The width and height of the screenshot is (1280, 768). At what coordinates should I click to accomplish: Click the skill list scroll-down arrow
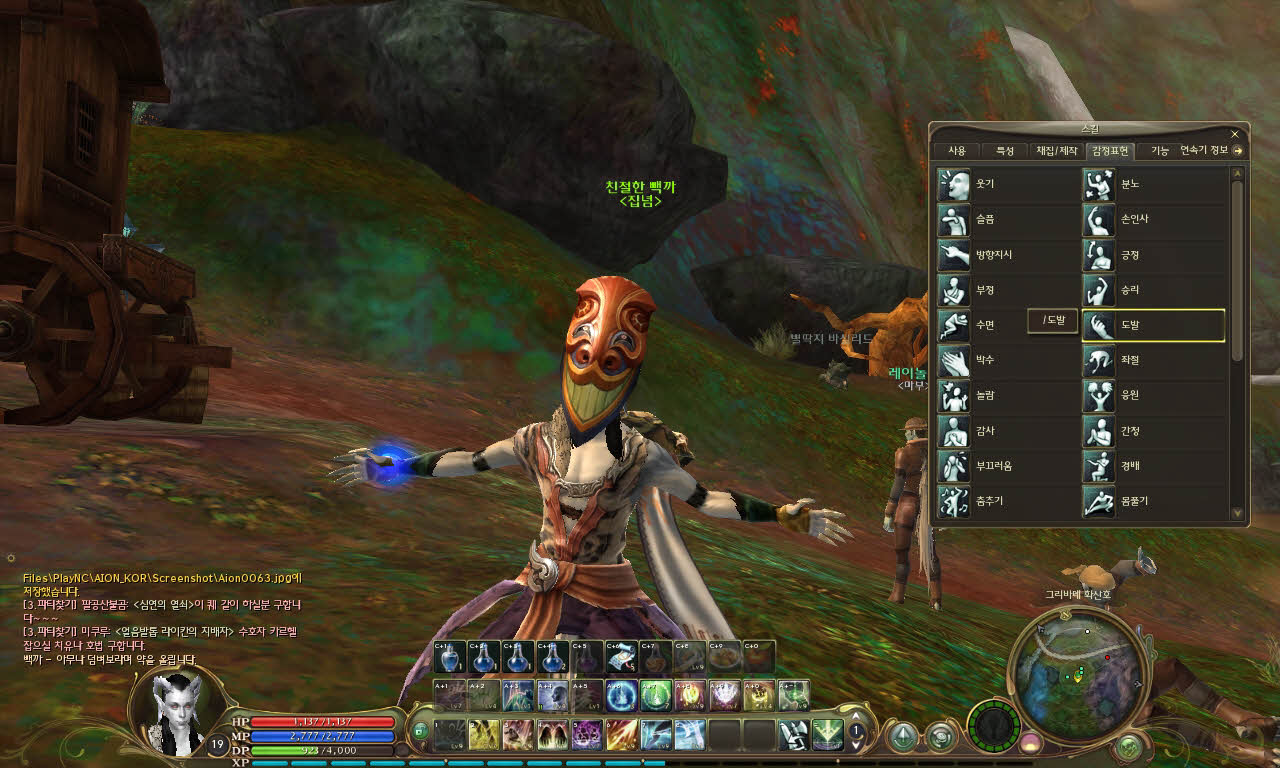[x=1238, y=513]
